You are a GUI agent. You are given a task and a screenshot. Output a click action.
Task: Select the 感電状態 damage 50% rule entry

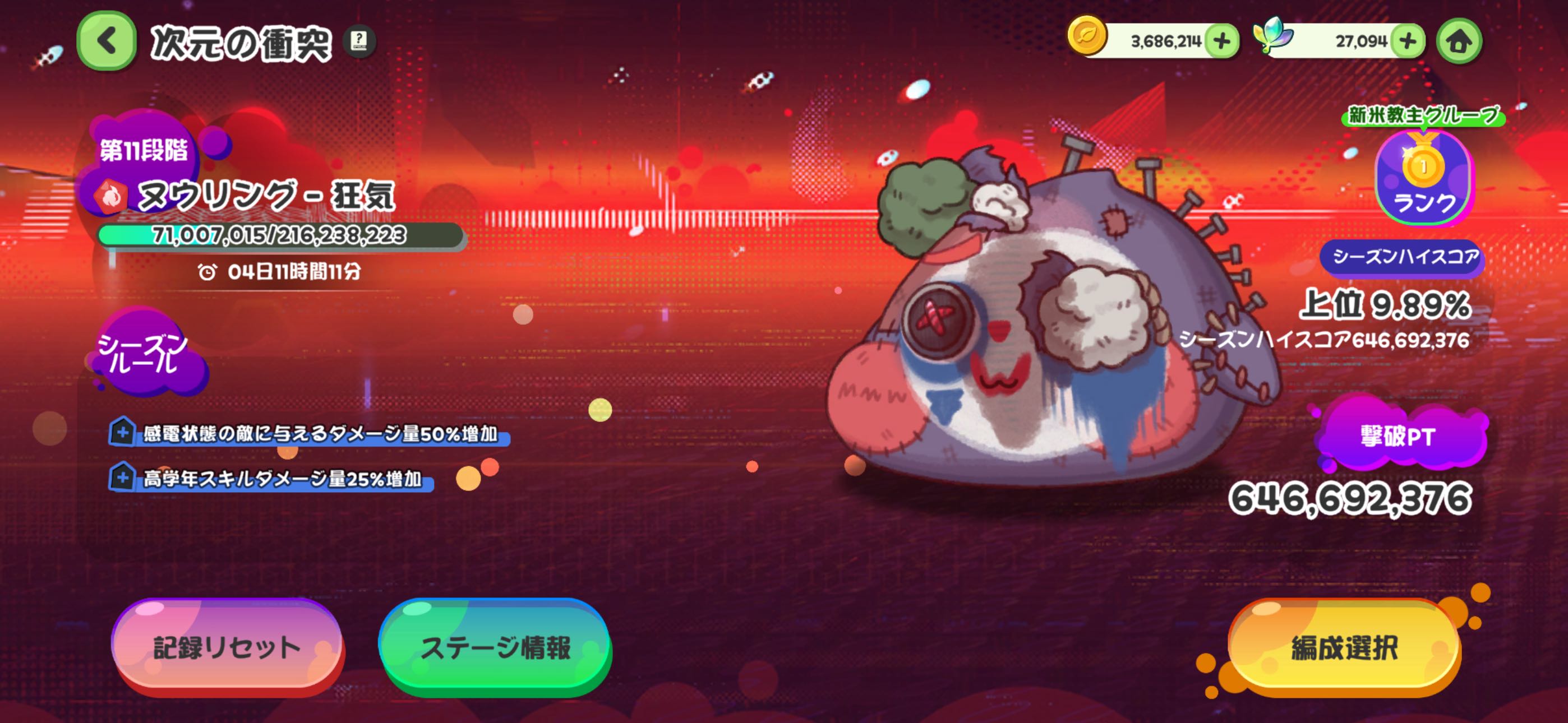point(309,433)
